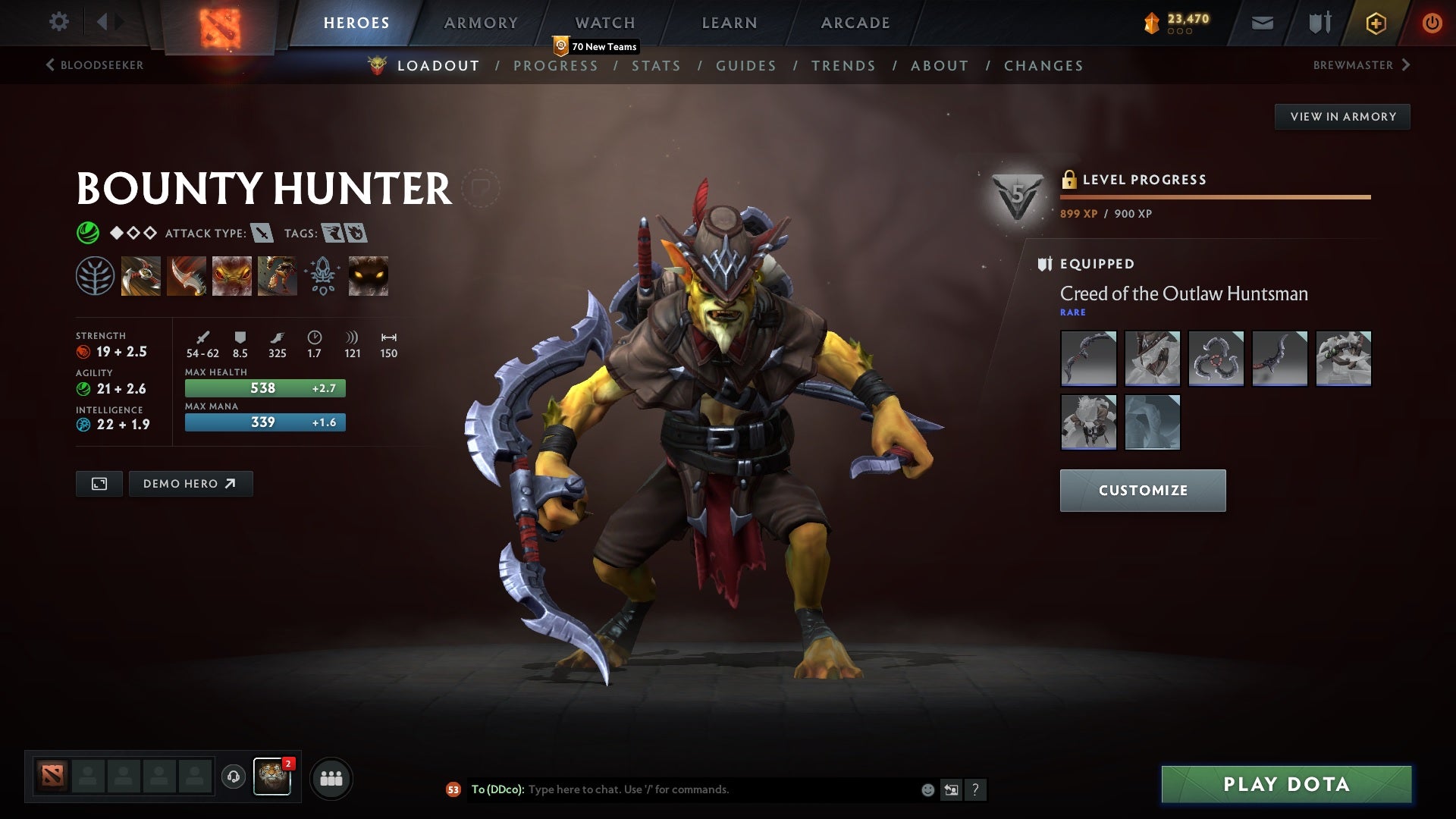Click the chat input field
Viewport: 1456px width, 819px height.
[682, 789]
